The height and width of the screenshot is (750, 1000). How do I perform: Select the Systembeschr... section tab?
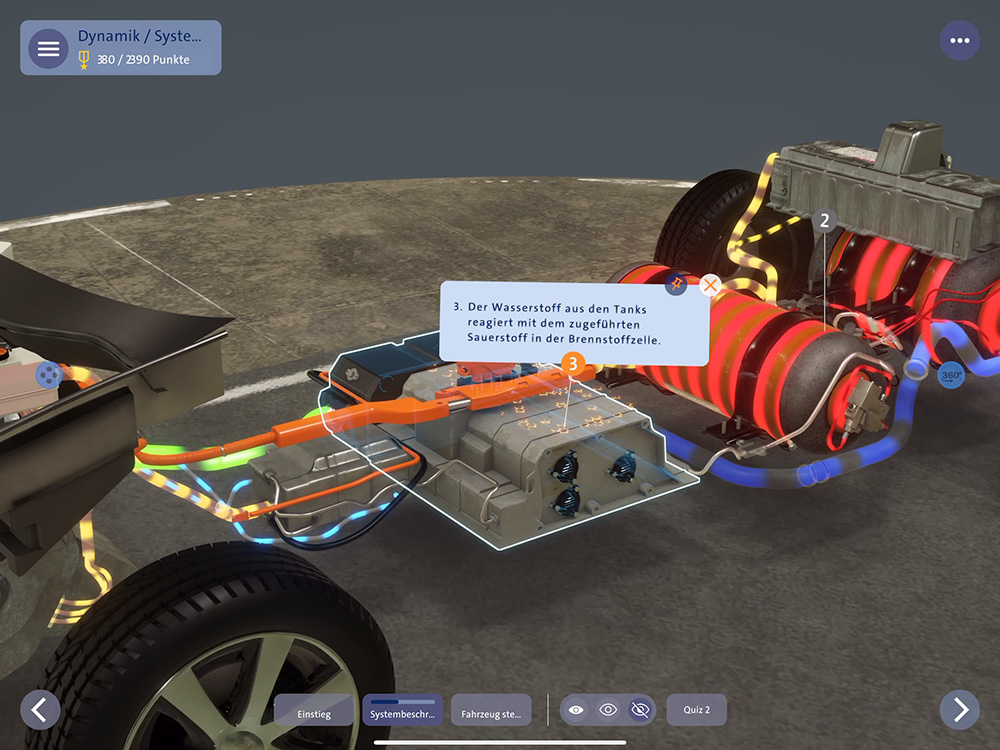403,711
